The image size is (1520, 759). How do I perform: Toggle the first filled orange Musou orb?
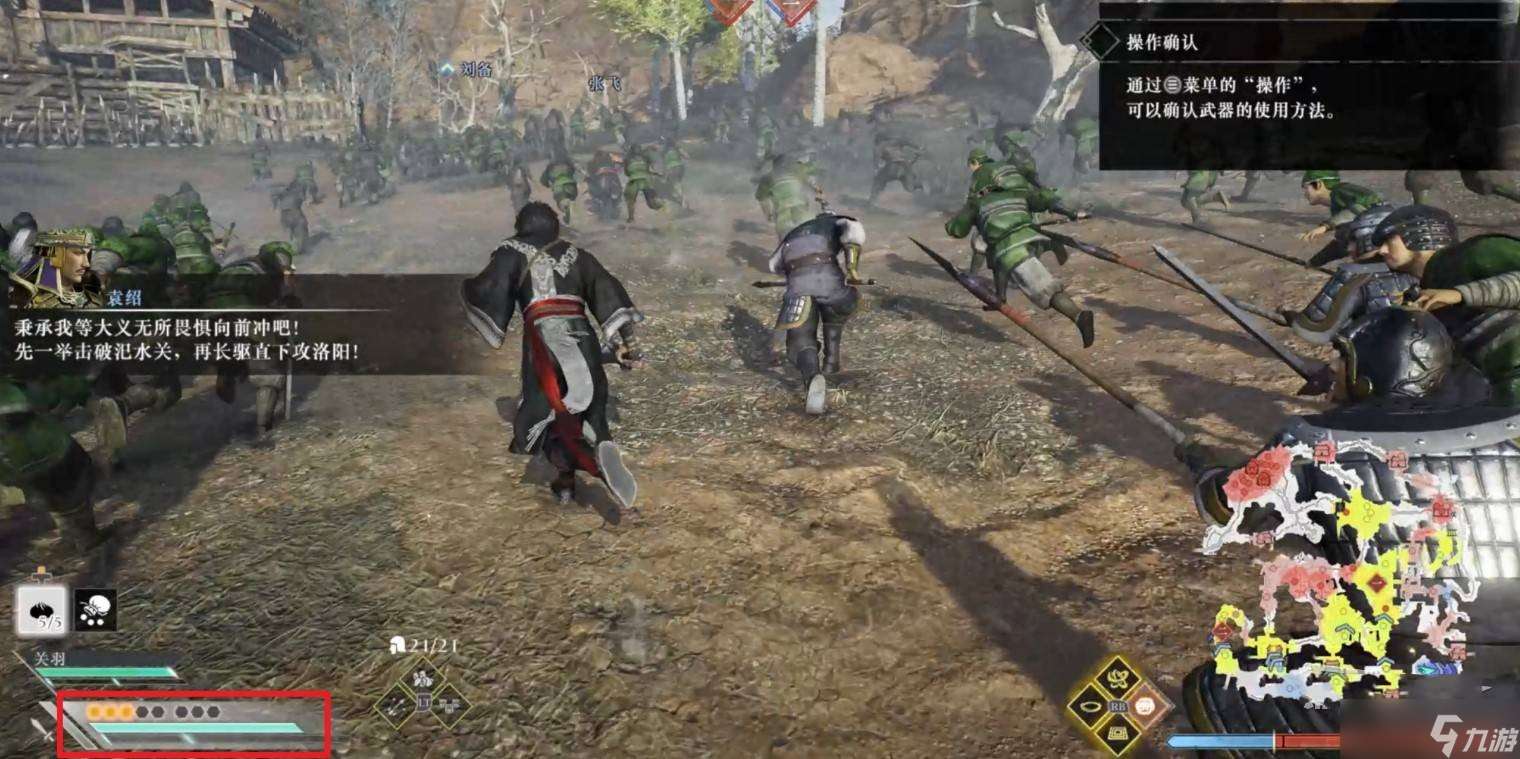point(96,711)
